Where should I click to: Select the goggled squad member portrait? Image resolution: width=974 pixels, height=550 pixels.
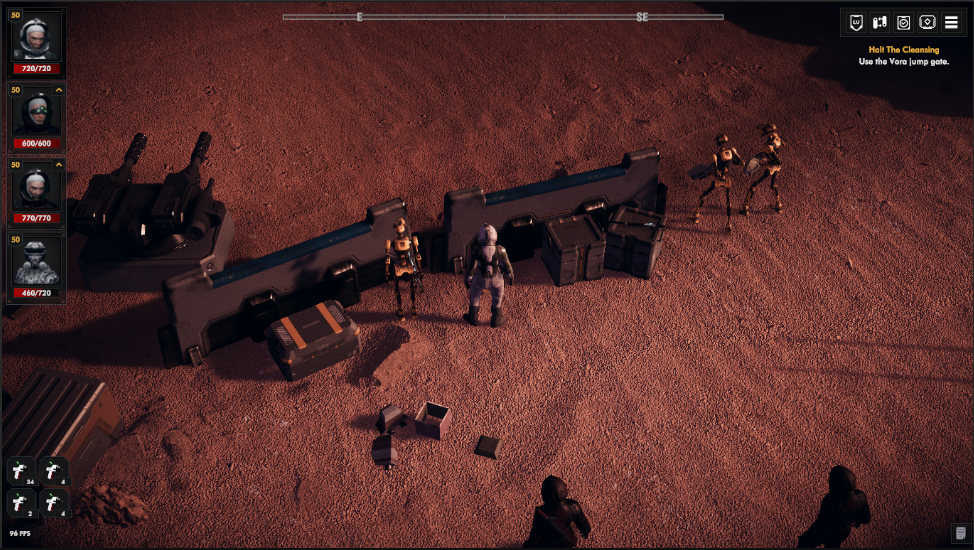click(37, 116)
